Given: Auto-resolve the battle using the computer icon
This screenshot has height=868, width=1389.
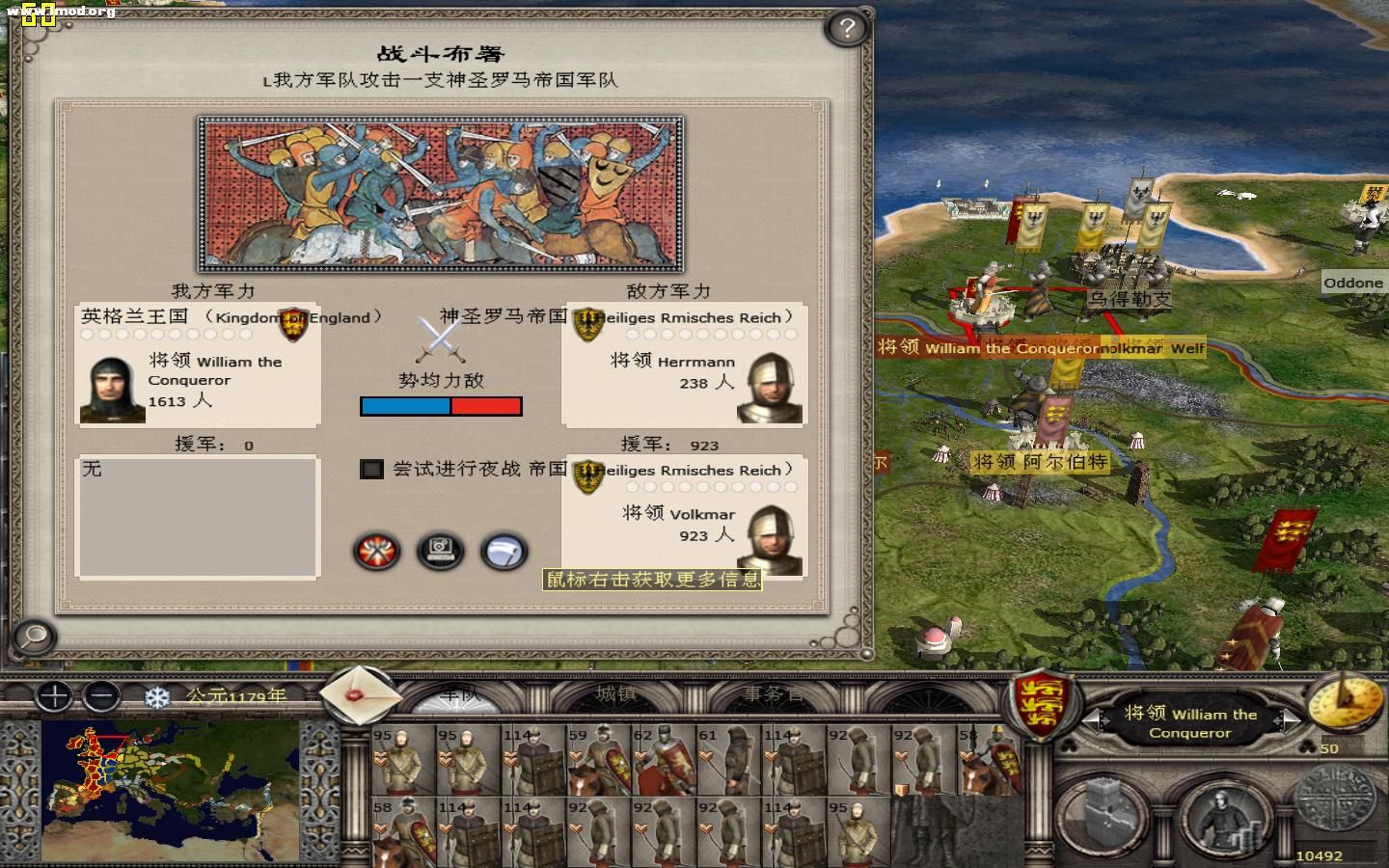Looking at the screenshot, I should (441, 552).
